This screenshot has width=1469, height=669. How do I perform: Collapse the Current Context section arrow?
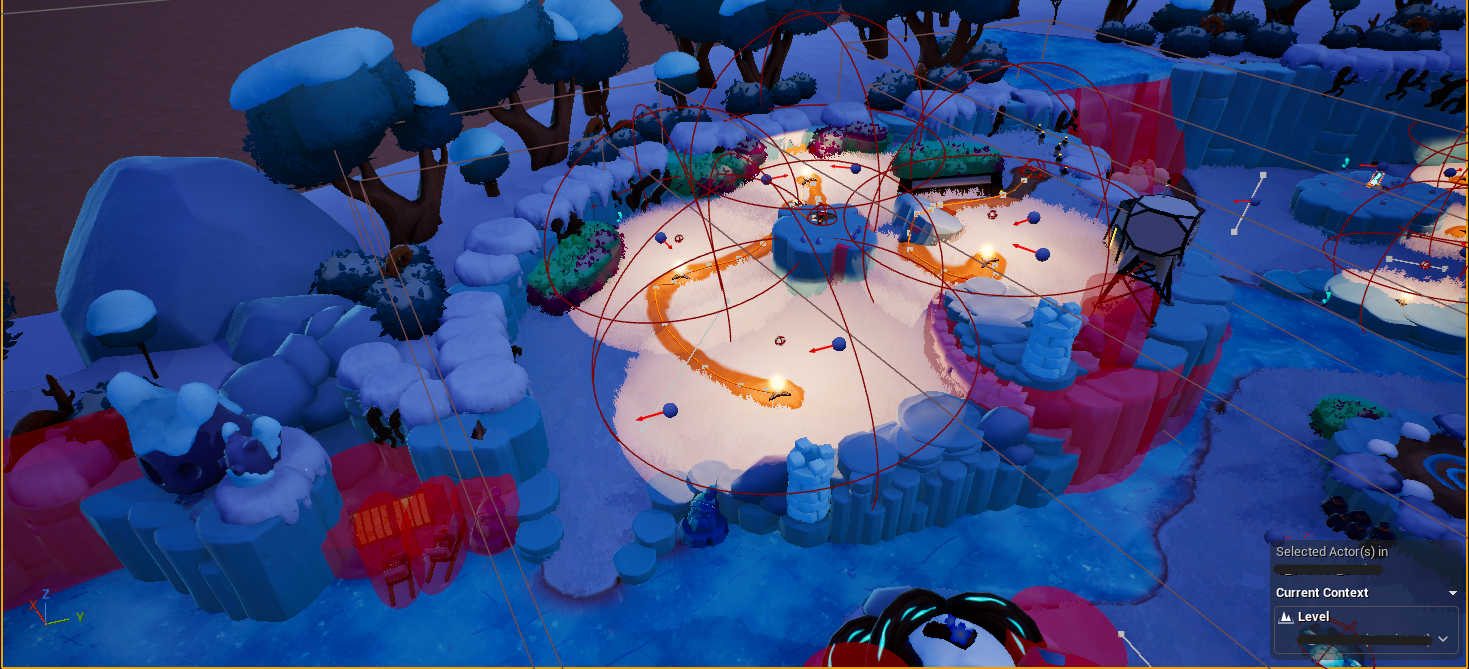point(1453,593)
